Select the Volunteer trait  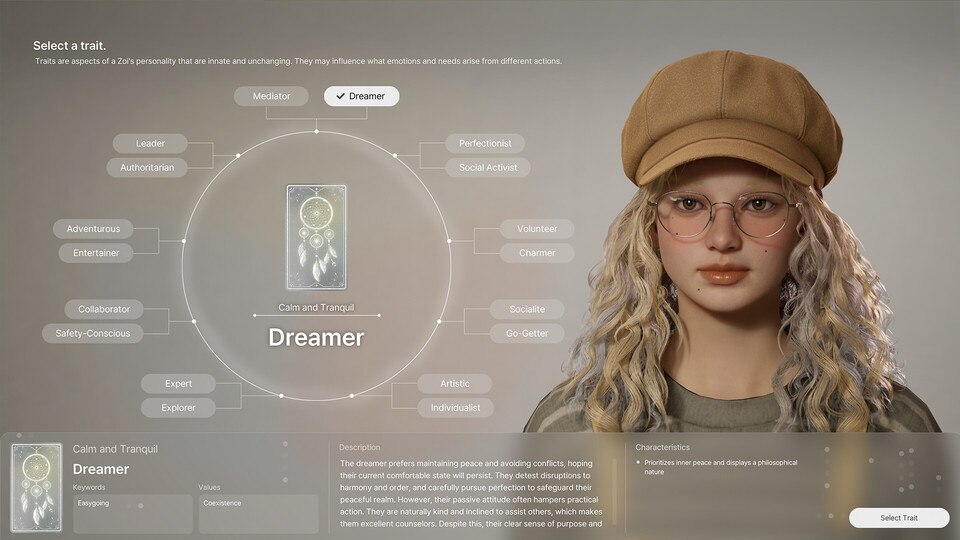[537, 229]
